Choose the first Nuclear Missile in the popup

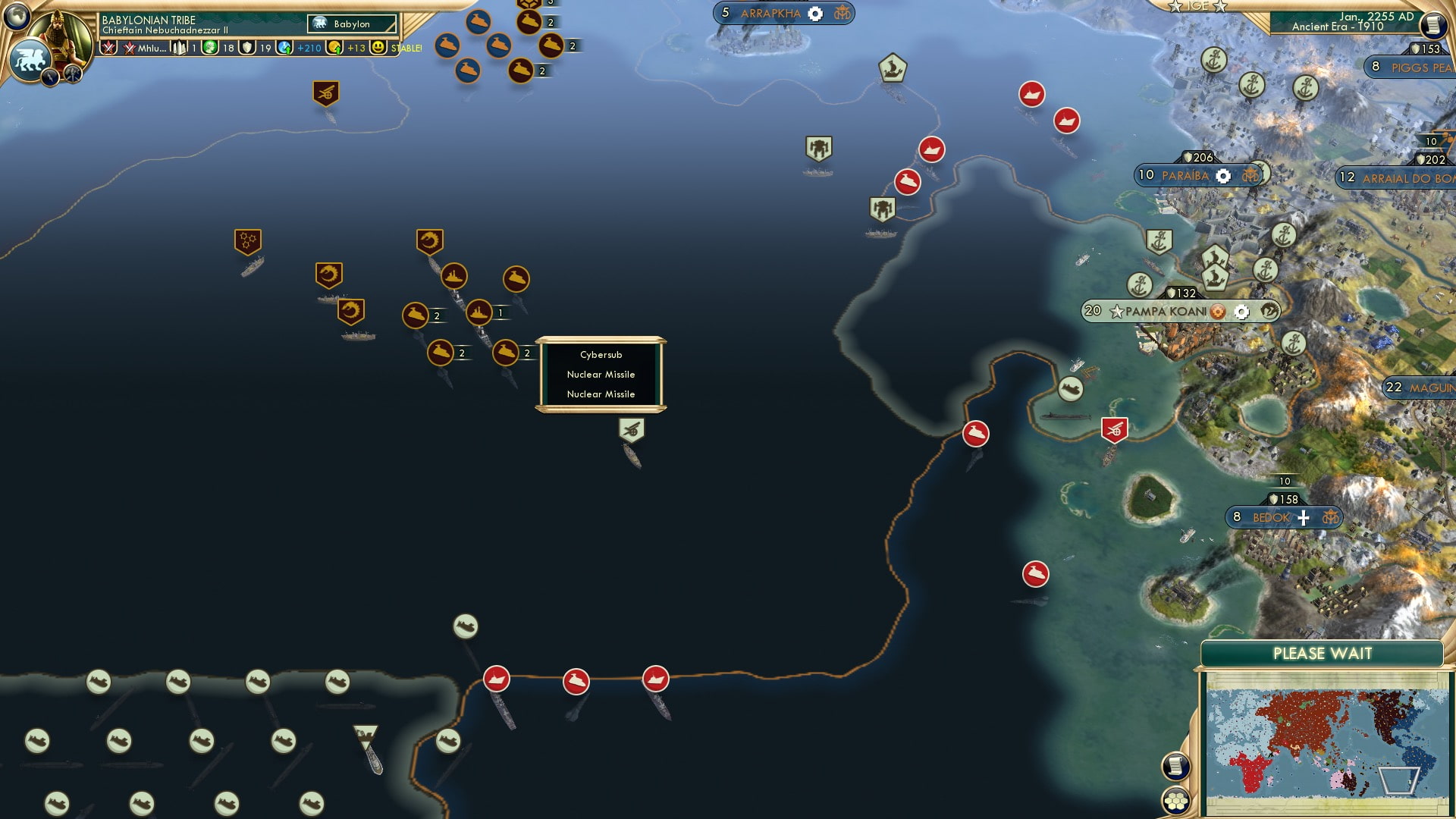601,375
